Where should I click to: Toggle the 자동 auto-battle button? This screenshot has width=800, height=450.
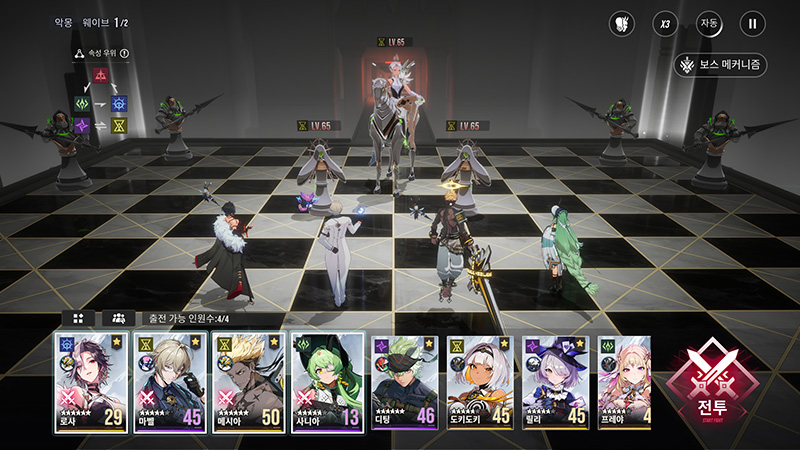708,23
